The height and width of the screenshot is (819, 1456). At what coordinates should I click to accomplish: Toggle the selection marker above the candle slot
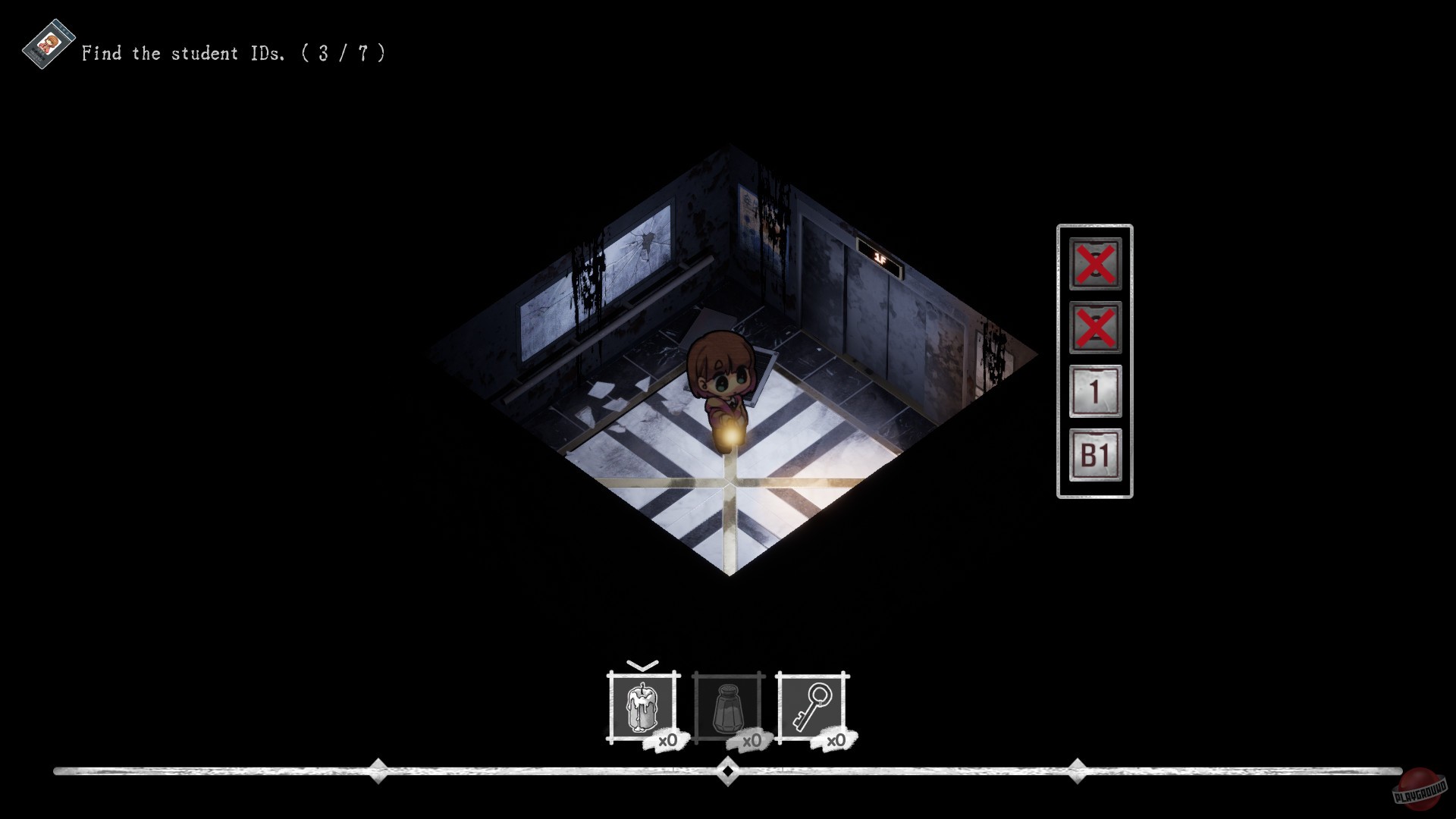[x=641, y=666]
